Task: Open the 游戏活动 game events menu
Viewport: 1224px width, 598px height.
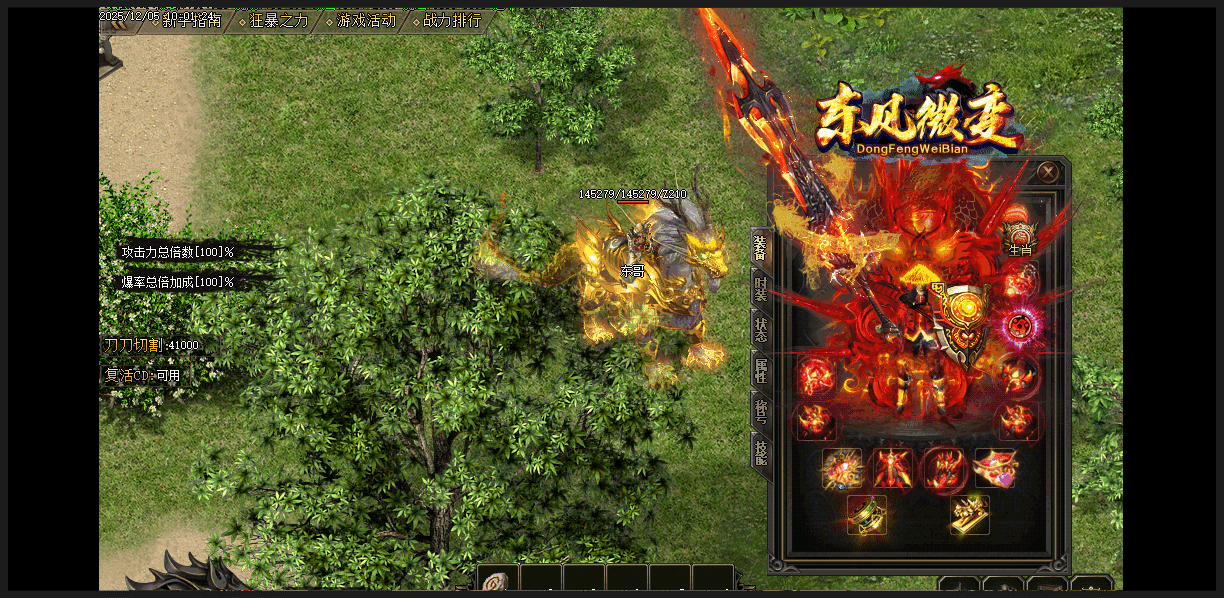Action: [x=365, y=21]
